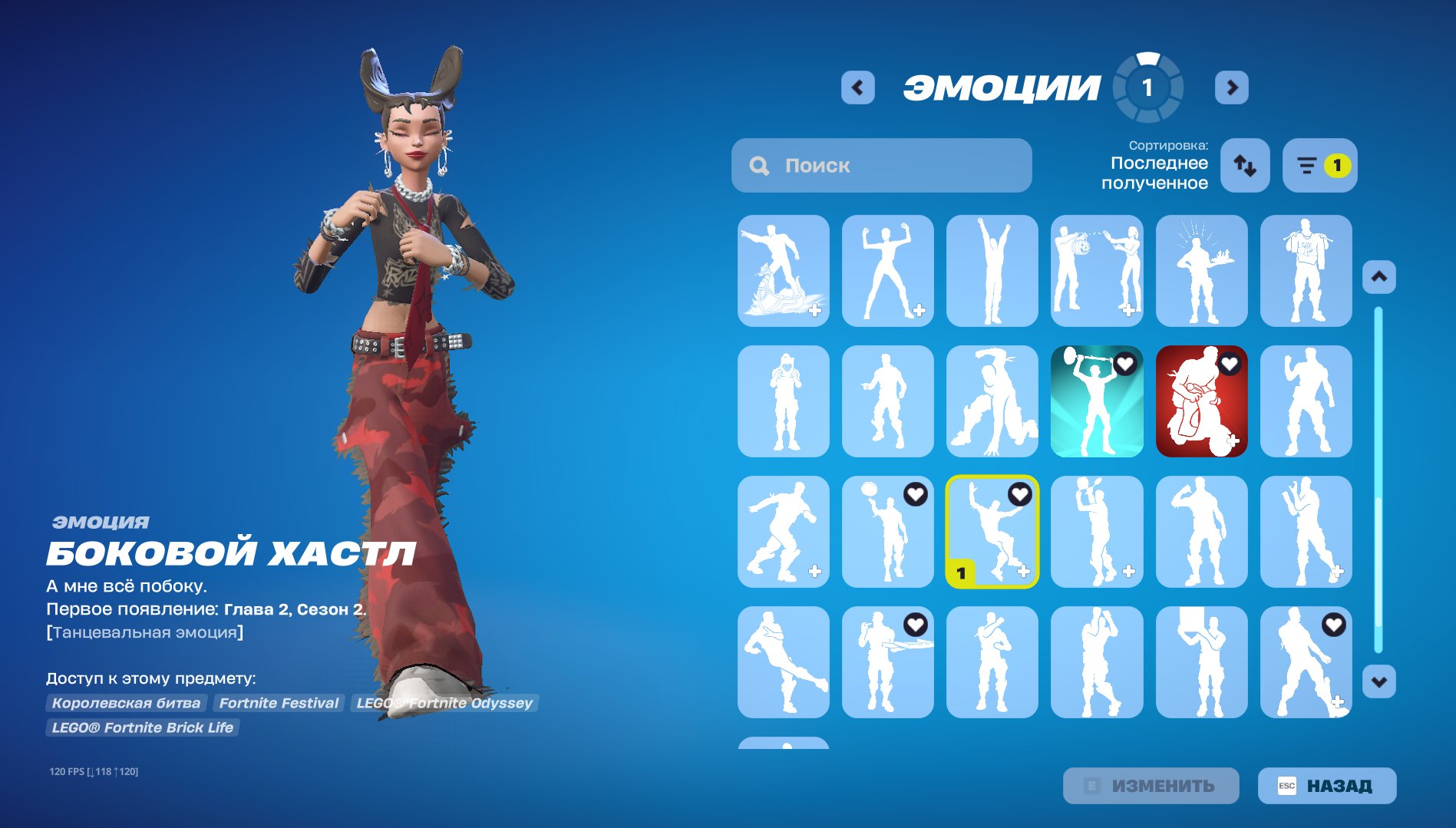Viewport: 1456px width, 828px height.
Task: Click the LEGO Fortnite Brick Life tag
Action: coord(143,727)
